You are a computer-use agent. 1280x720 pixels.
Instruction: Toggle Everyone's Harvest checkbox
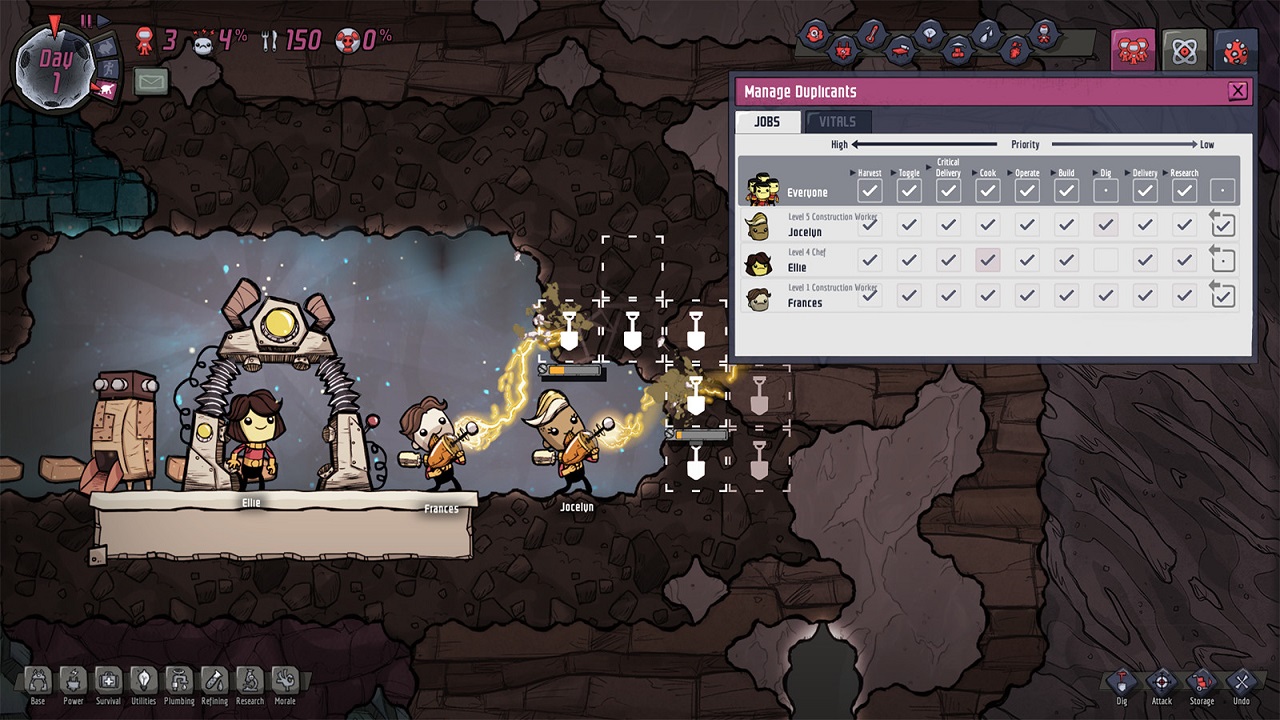pyautogui.click(x=869, y=190)
